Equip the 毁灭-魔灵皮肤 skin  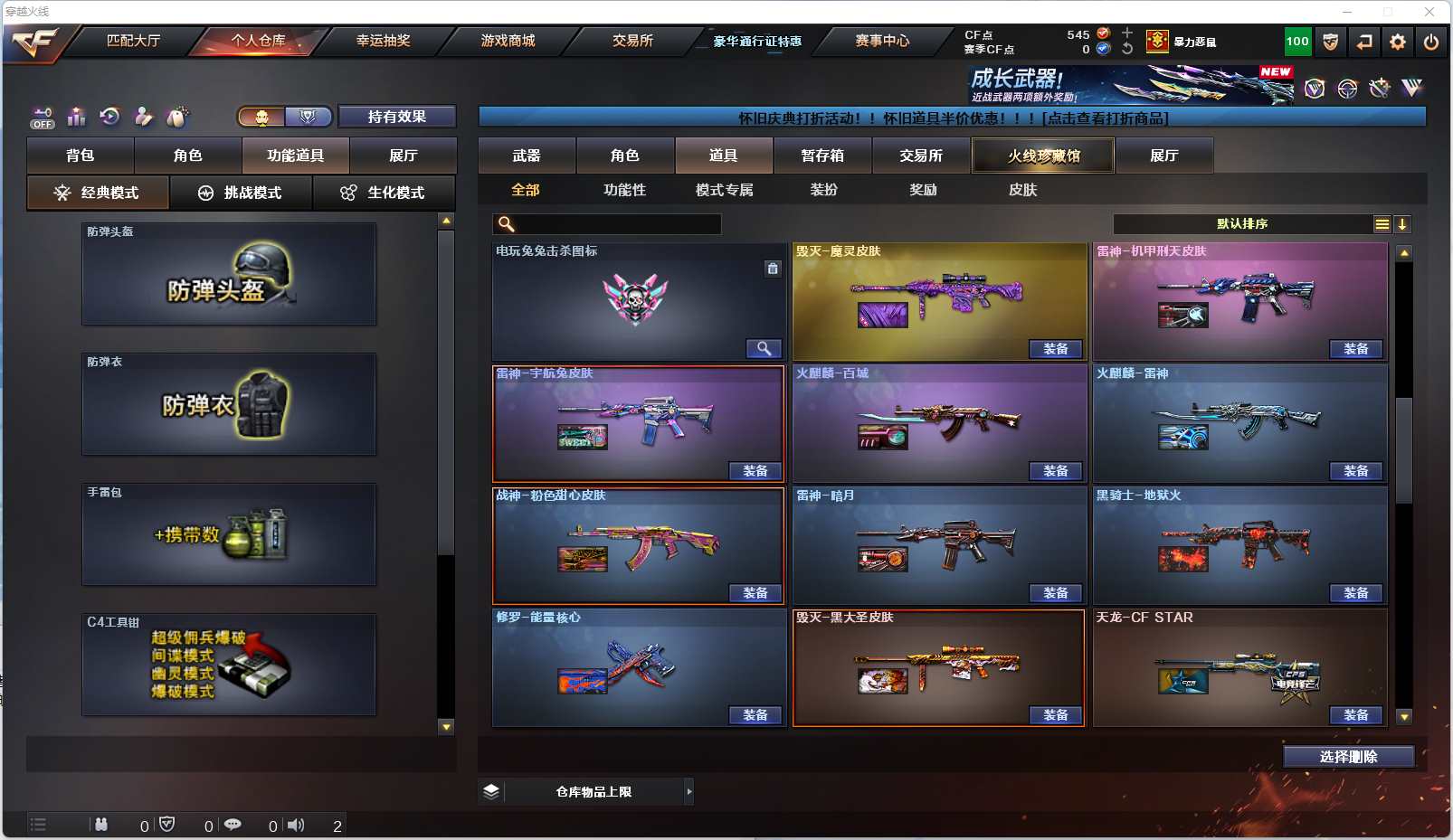[x=1056, y=349]
